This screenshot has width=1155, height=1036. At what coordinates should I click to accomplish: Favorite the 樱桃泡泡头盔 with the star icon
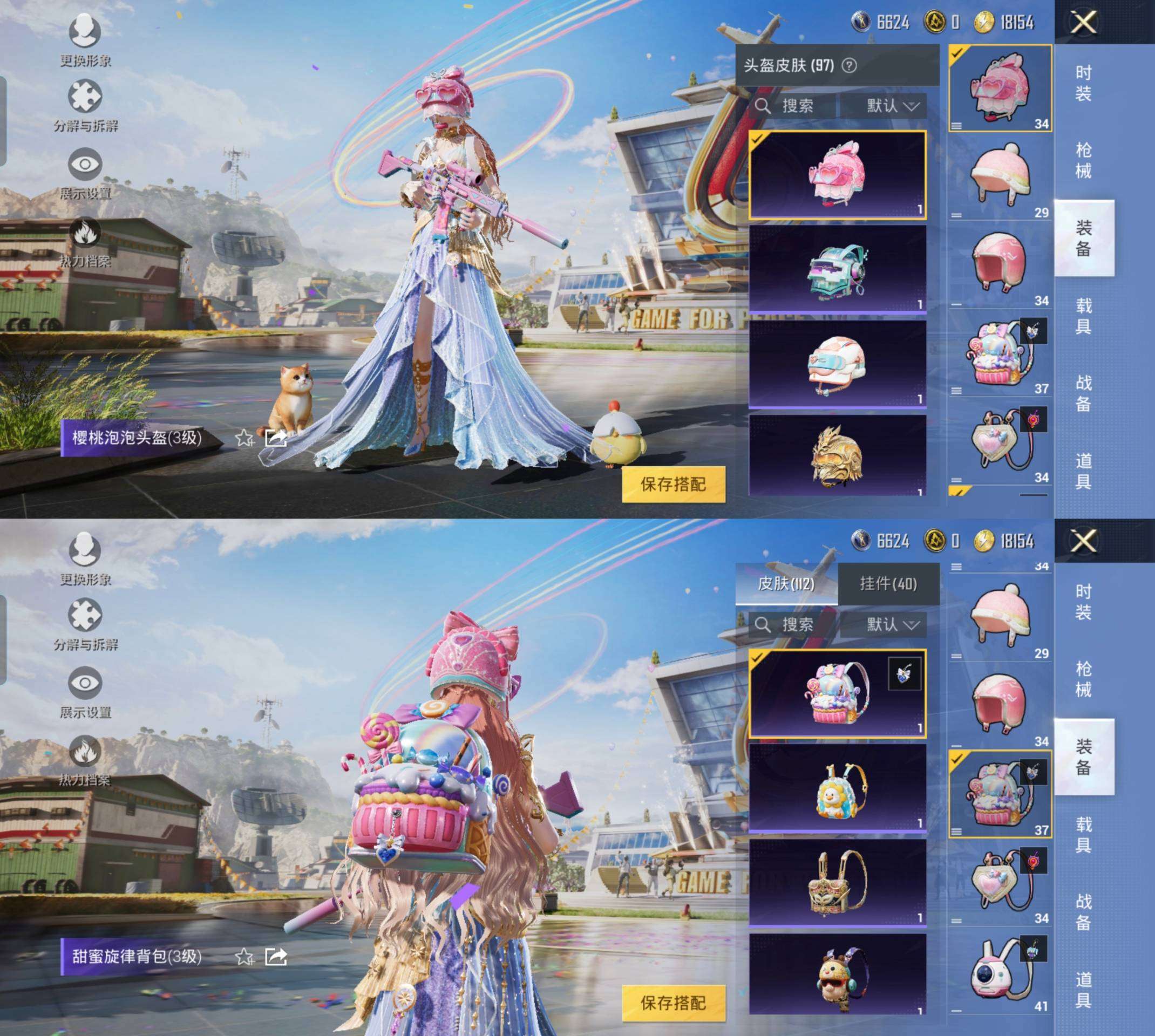point(244,438)
